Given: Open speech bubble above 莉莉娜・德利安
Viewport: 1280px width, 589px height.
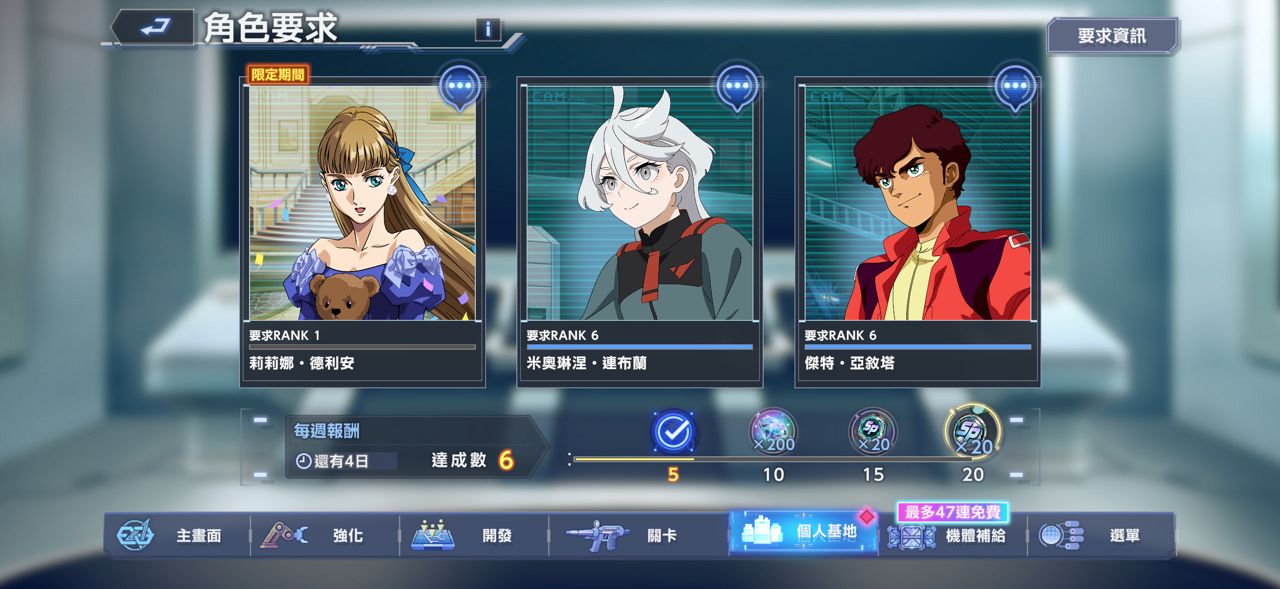Looking at the screenshot, I should pos(460,87).
